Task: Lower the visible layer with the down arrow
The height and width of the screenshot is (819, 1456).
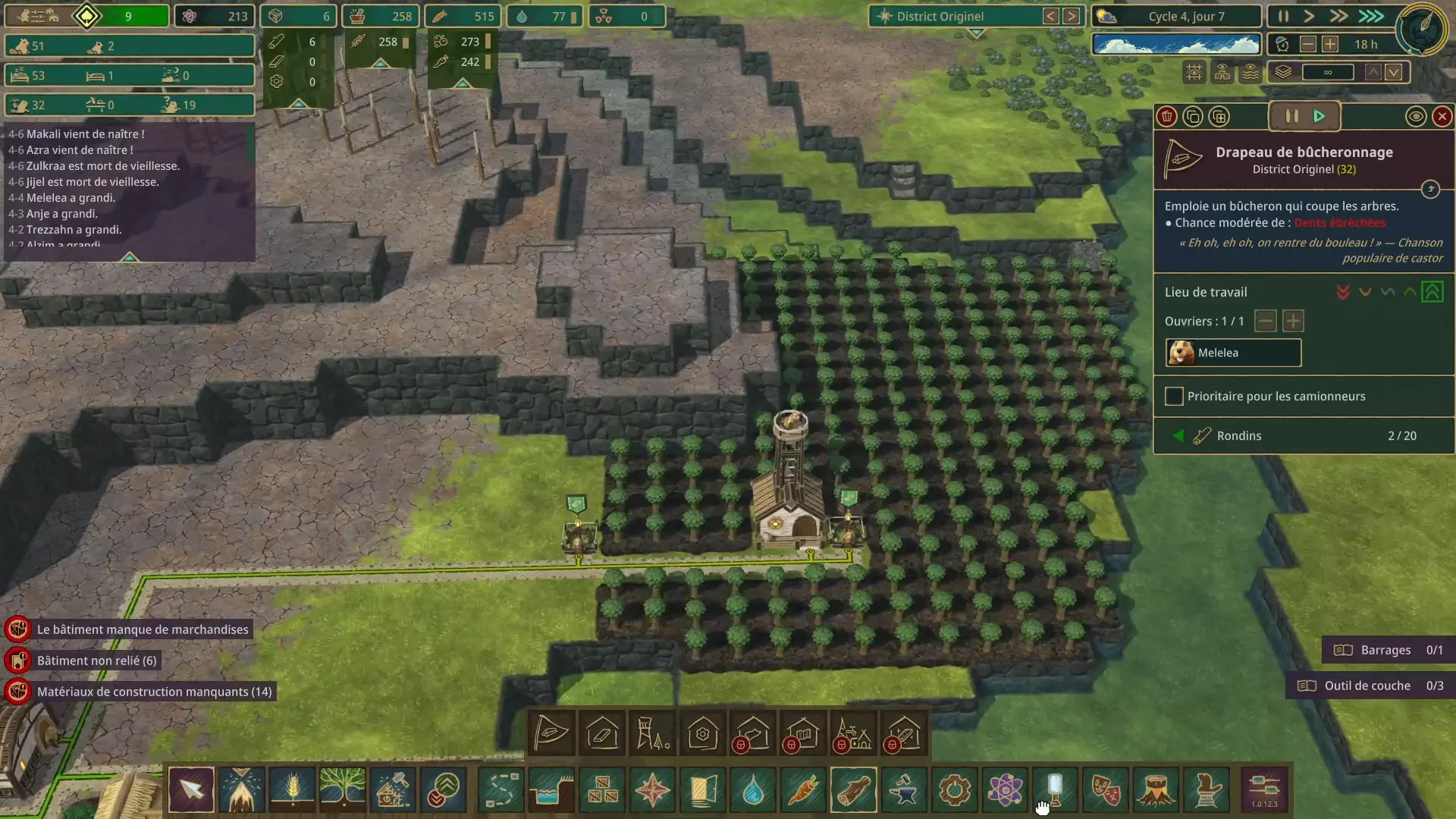Action: [1393, 73]
